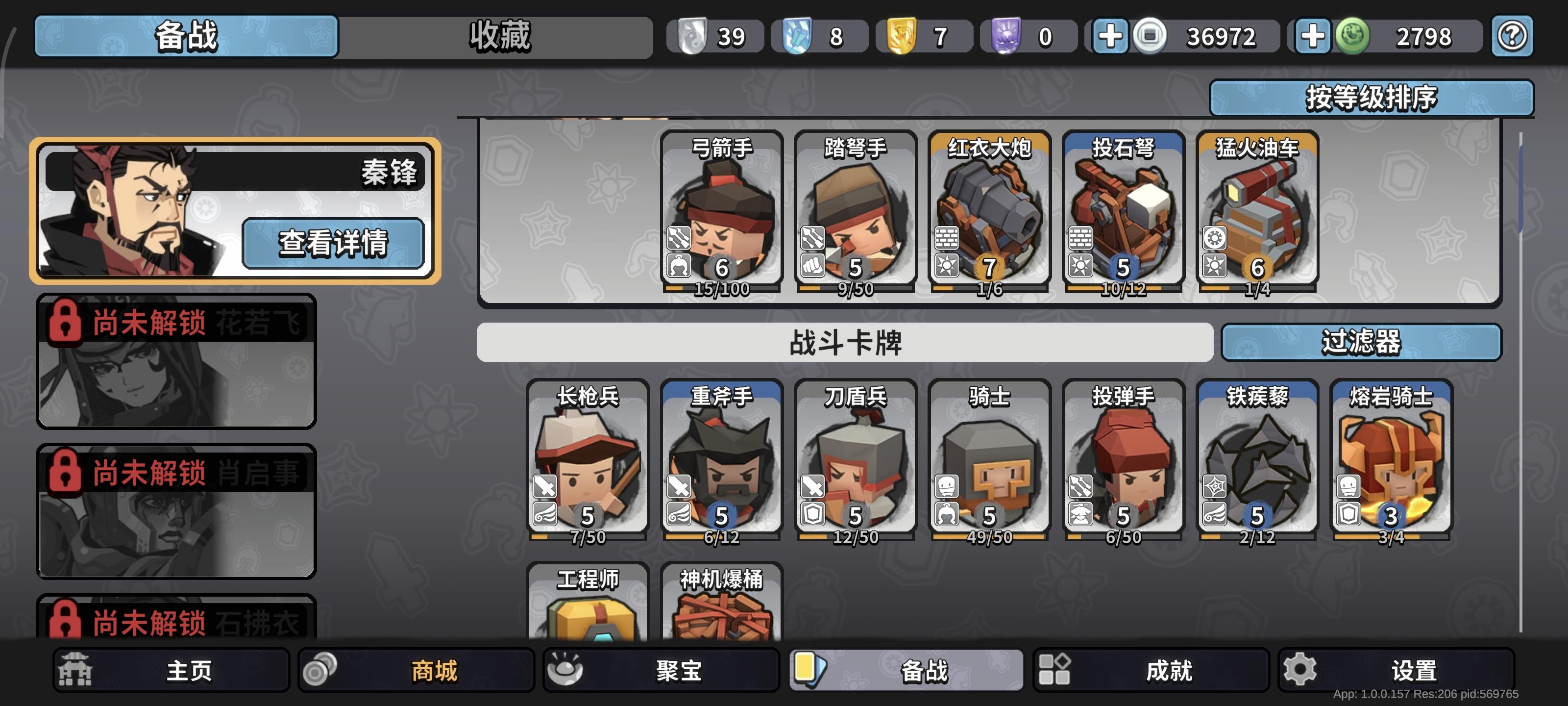The height and width of the screenshot is (706, 1568).
Task: Tap the 神机爆桶 explosive barrel card
Action: click(721, 609)
